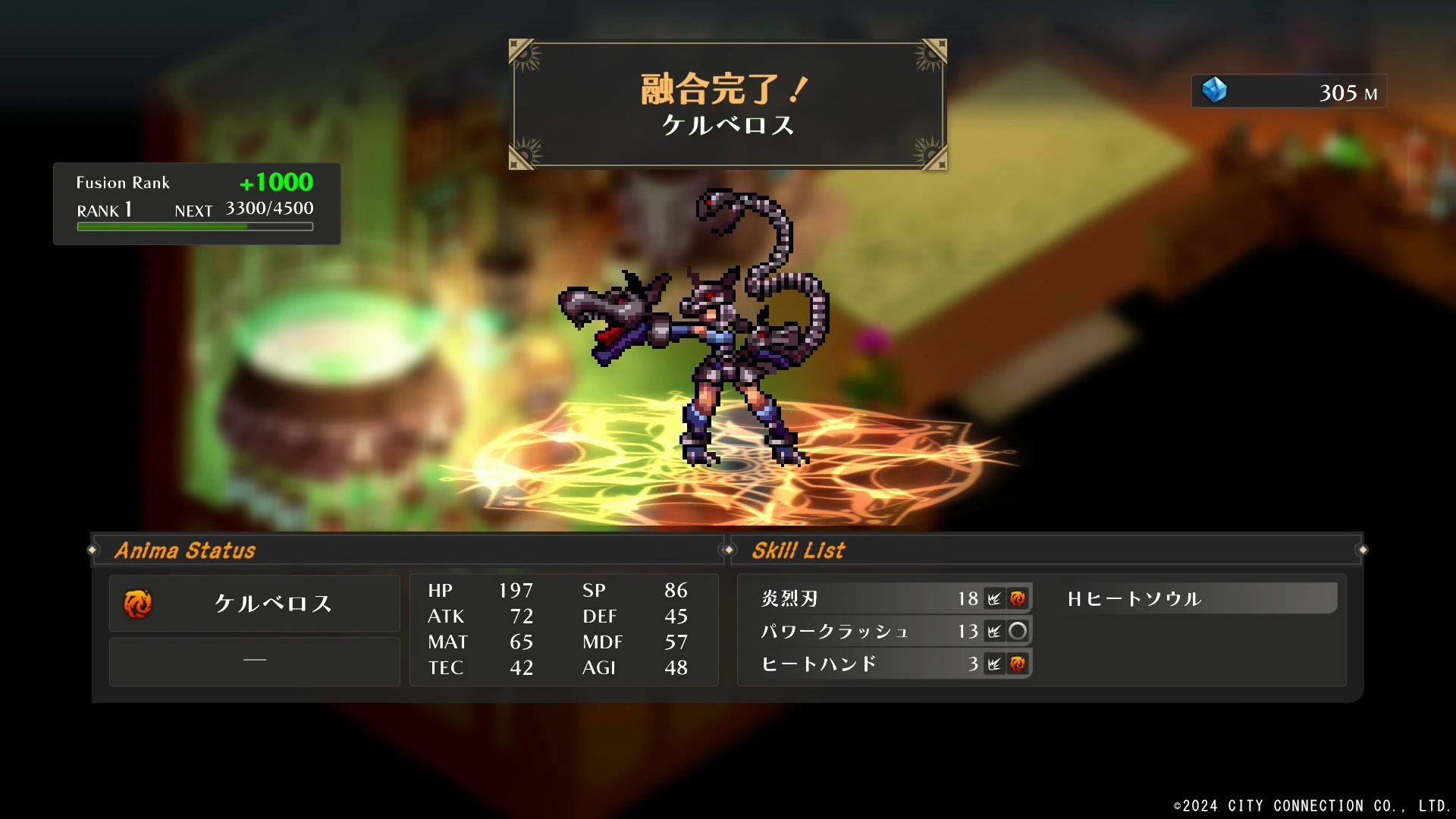Switch to the Anima Status tab

click(x=186, y=550)
